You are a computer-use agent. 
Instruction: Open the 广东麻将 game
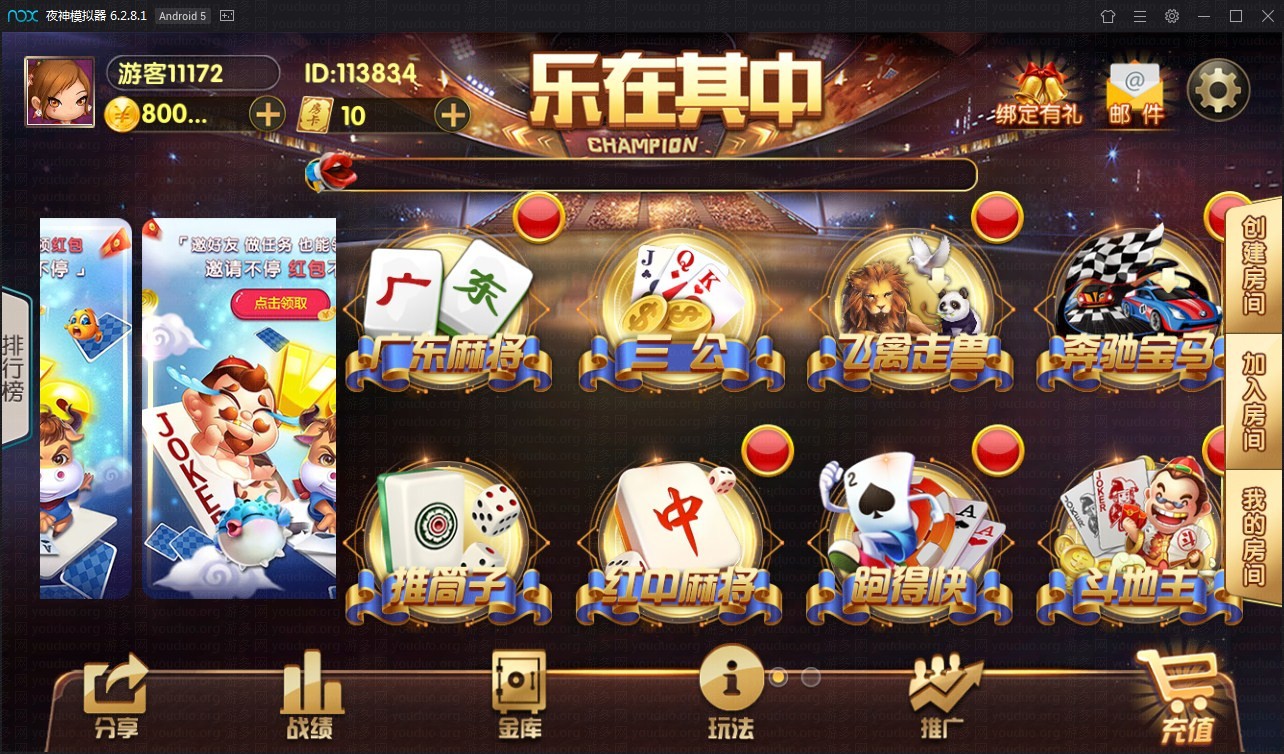point(449,300)
